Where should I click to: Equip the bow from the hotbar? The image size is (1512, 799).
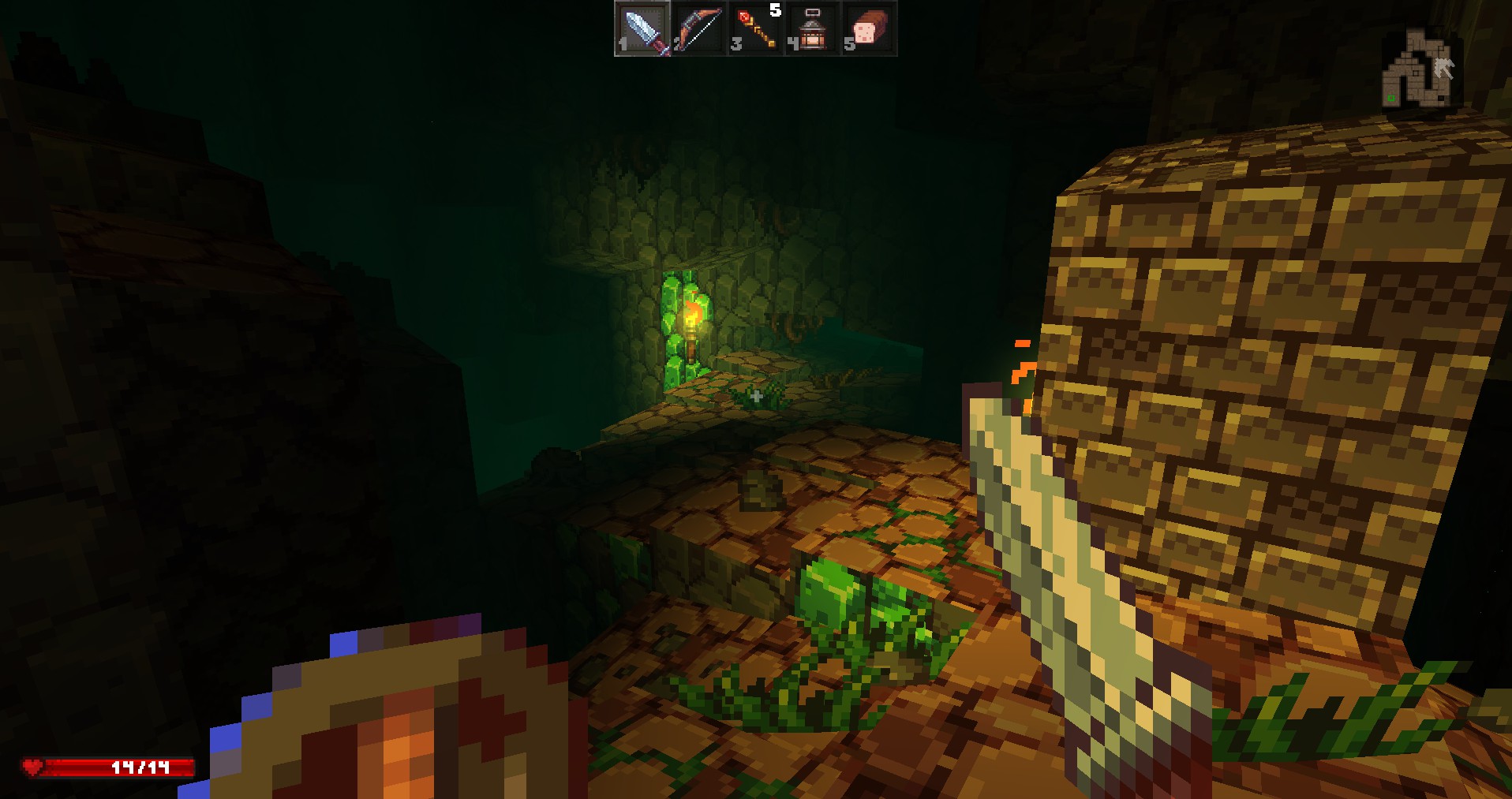[x=699, y=29]
